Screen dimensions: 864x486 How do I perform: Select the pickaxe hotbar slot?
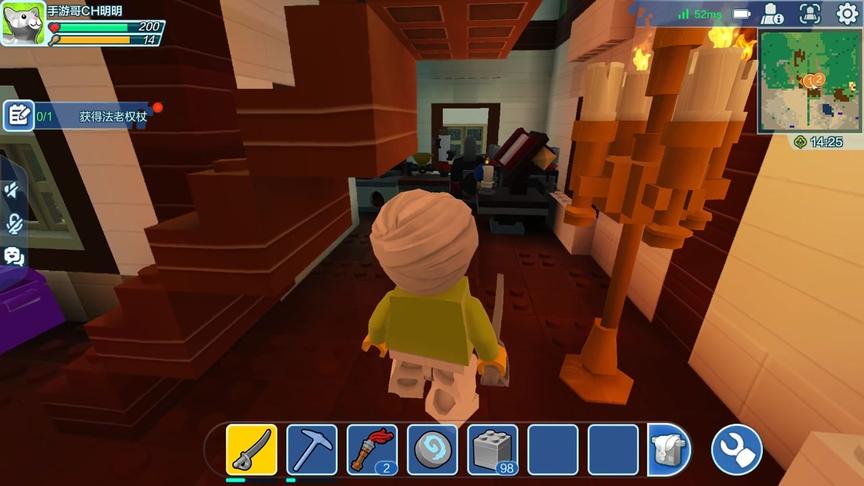(x=311, y=449)
